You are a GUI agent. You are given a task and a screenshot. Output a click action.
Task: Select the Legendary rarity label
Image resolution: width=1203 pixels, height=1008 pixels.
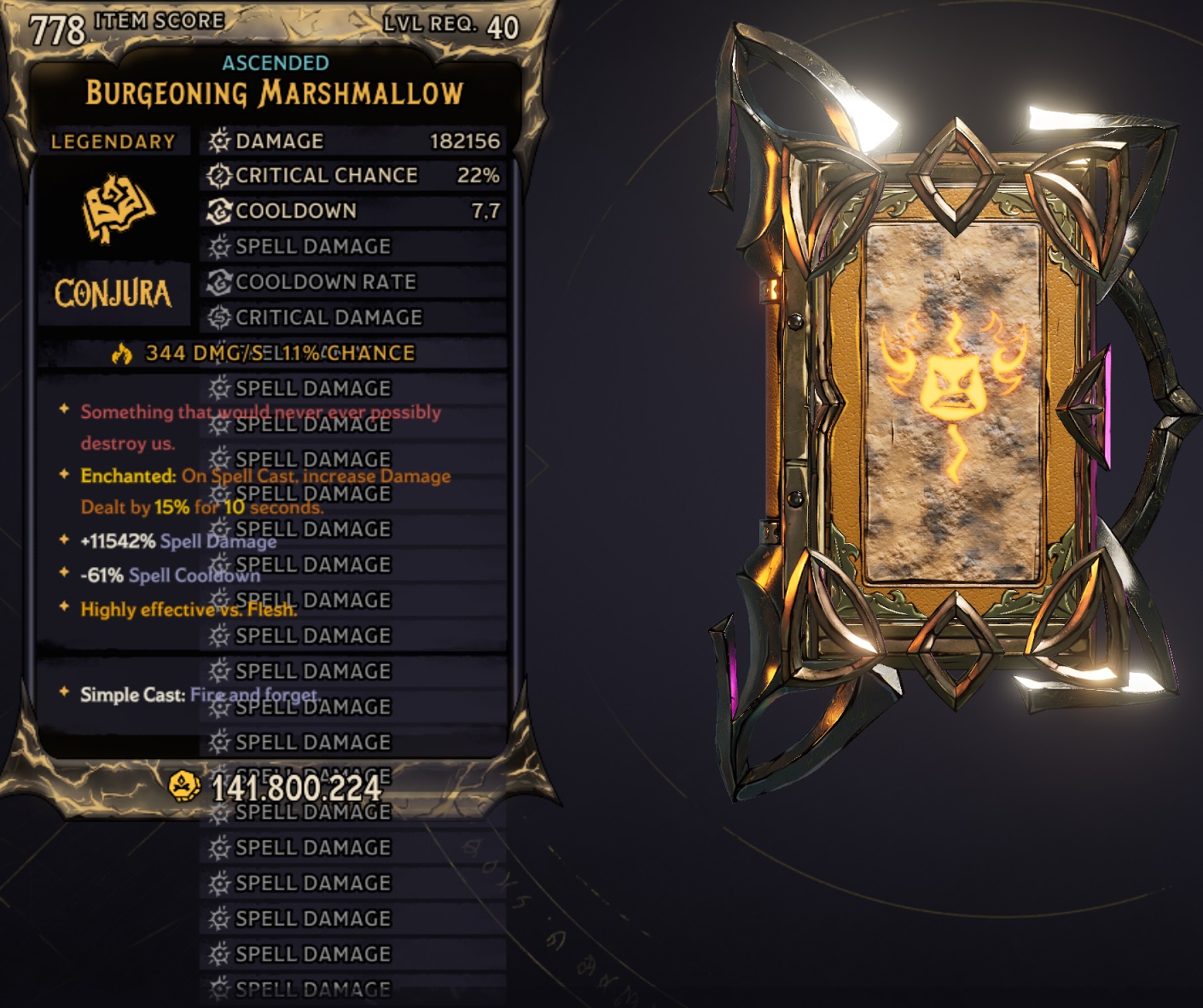tap(114, 142)
